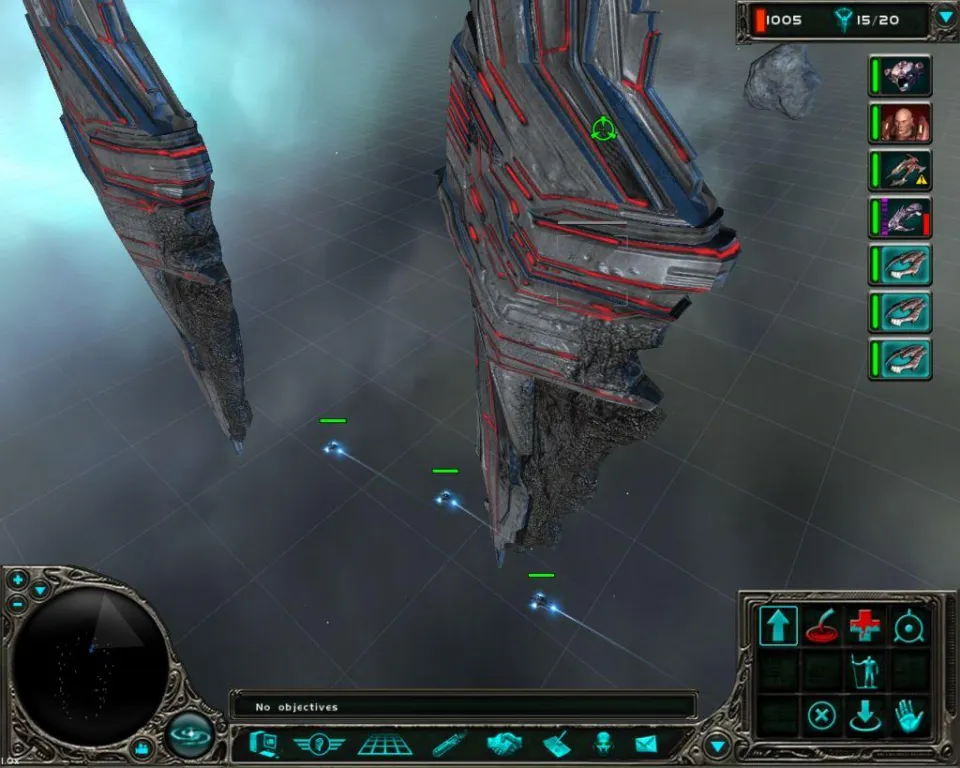
Task: Issue the open-hand stop command
Action: [x=908, y=716]
